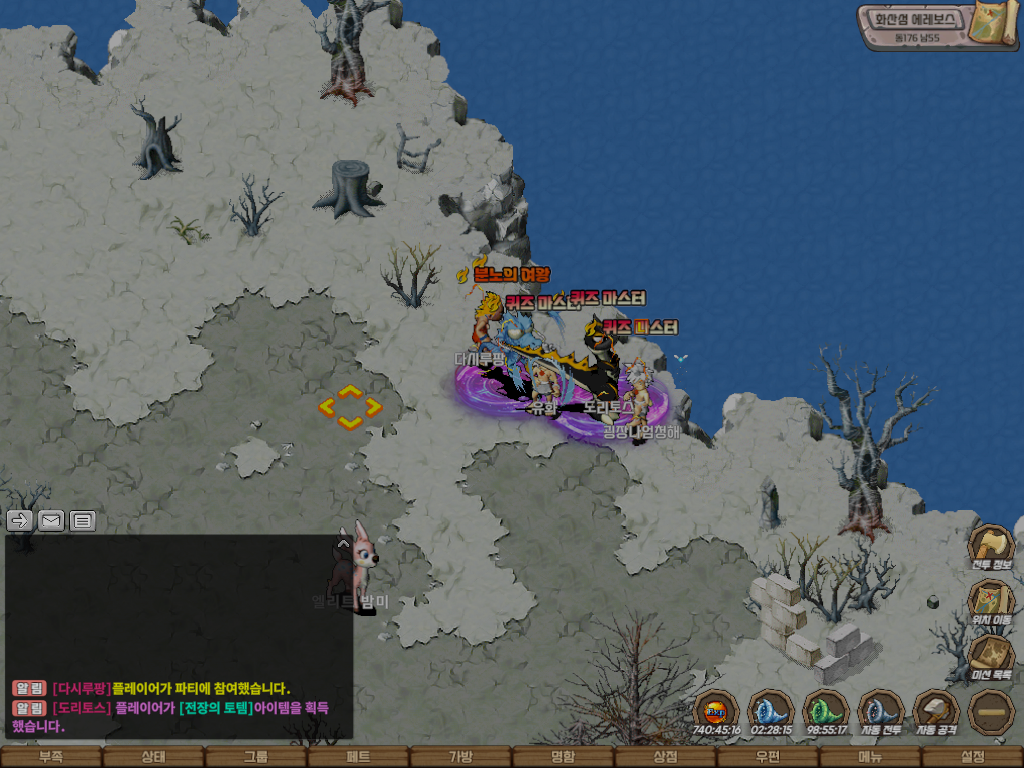Toggle the 자동 전투 auto-battle icon
The height and width of the screenshot is (768, 1024).
point(881,710)
